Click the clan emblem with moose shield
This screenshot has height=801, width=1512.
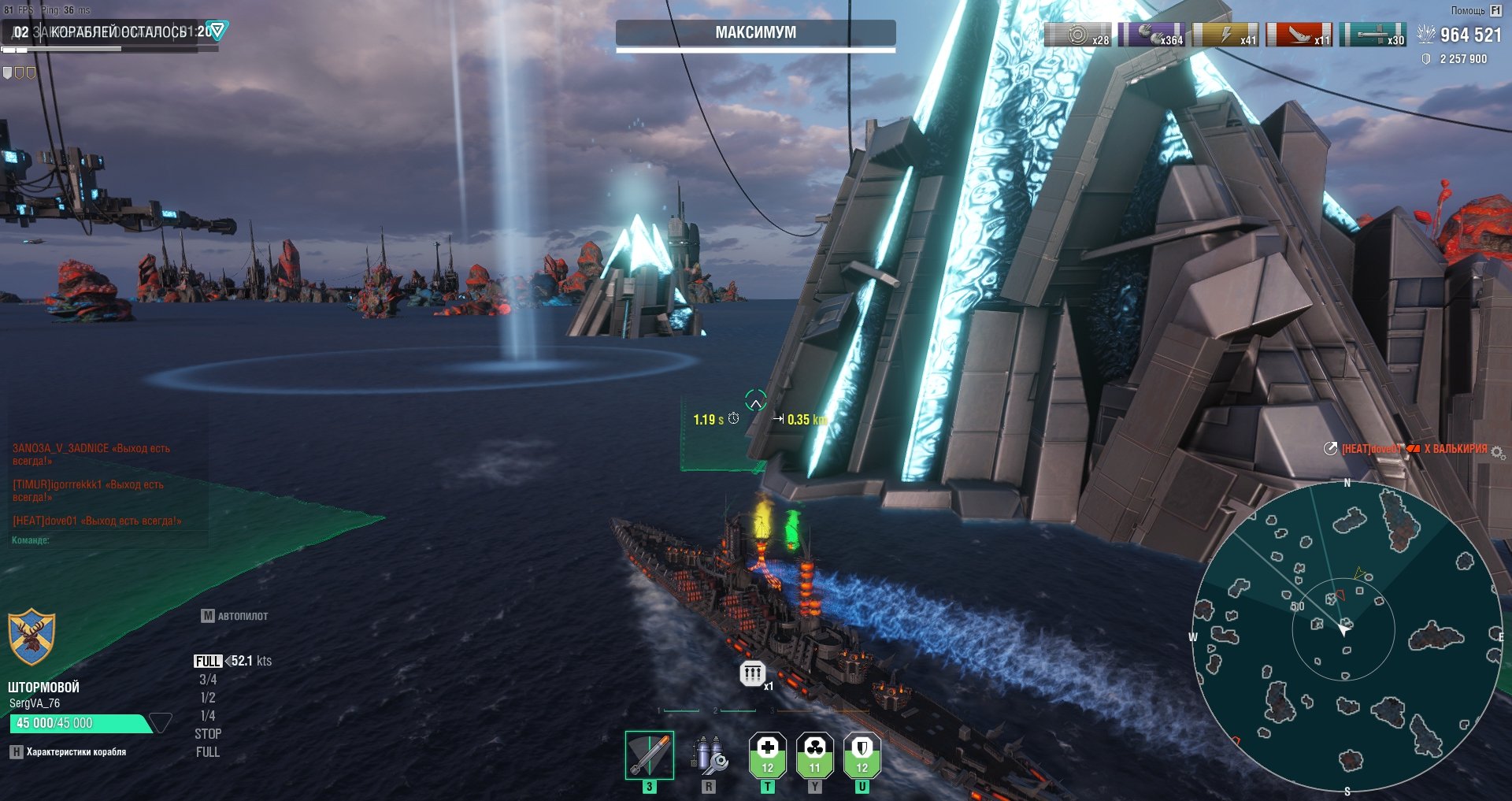click(x=31, y=636)
